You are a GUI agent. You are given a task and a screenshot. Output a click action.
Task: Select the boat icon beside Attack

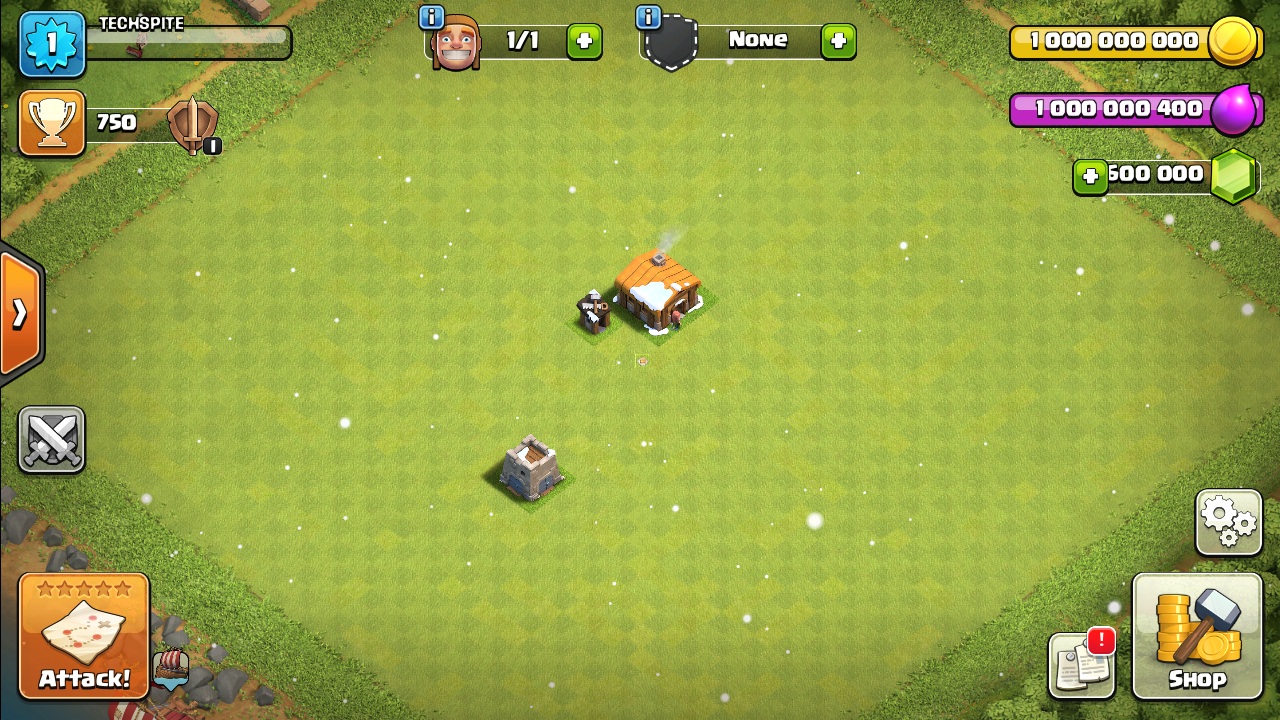(x=171, y=668)
